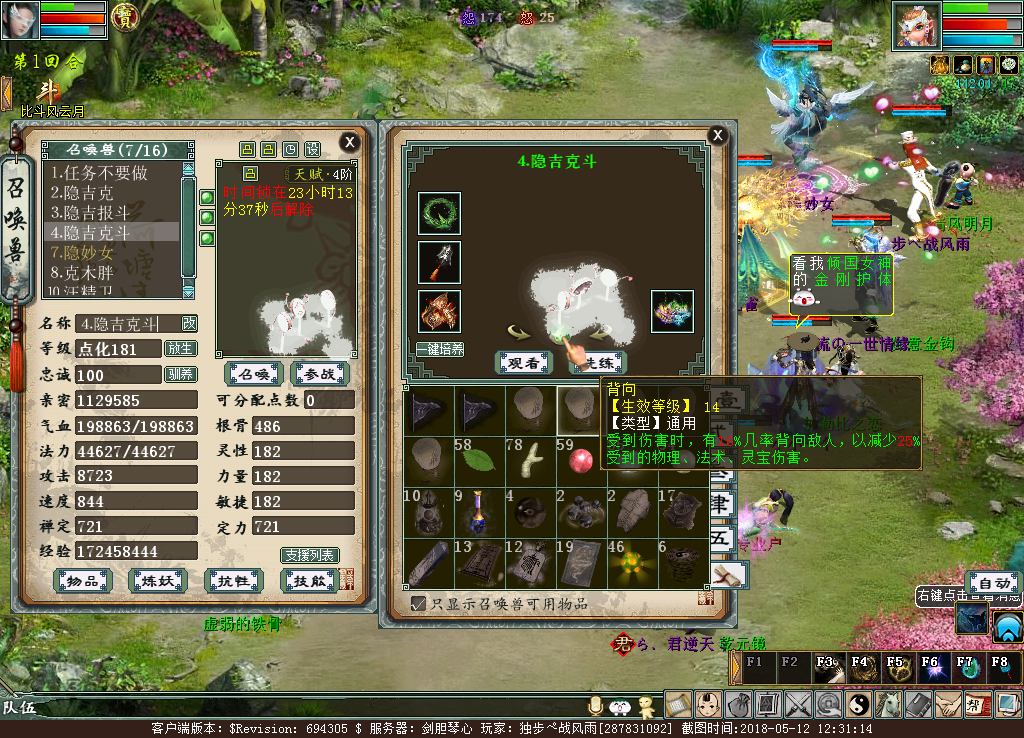This screenshot has height=738, width=1024.
Task: Enable 自动 auto battle
Action: (x=993, y=584)
